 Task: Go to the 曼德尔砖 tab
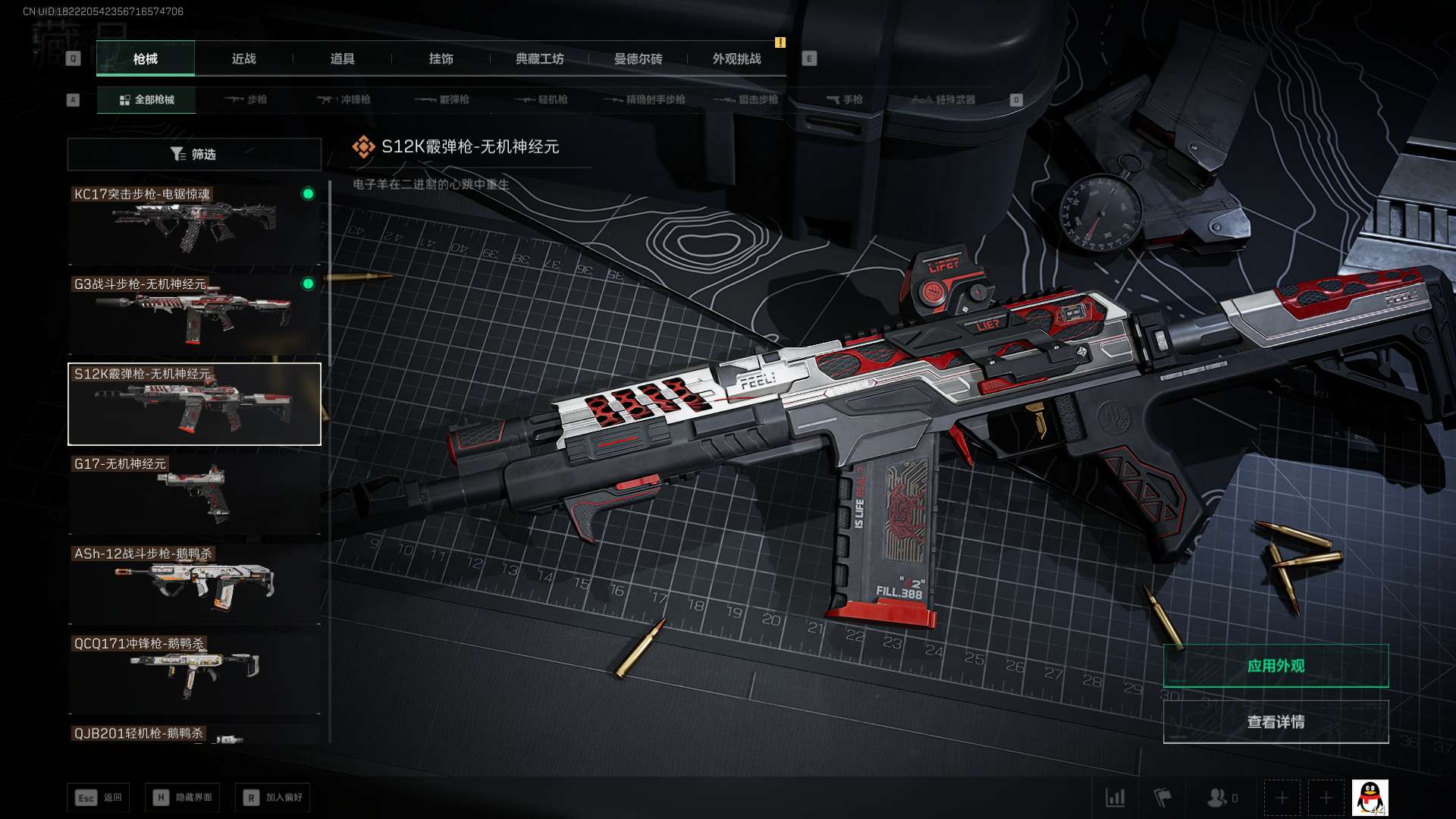(x=638, y=58)
